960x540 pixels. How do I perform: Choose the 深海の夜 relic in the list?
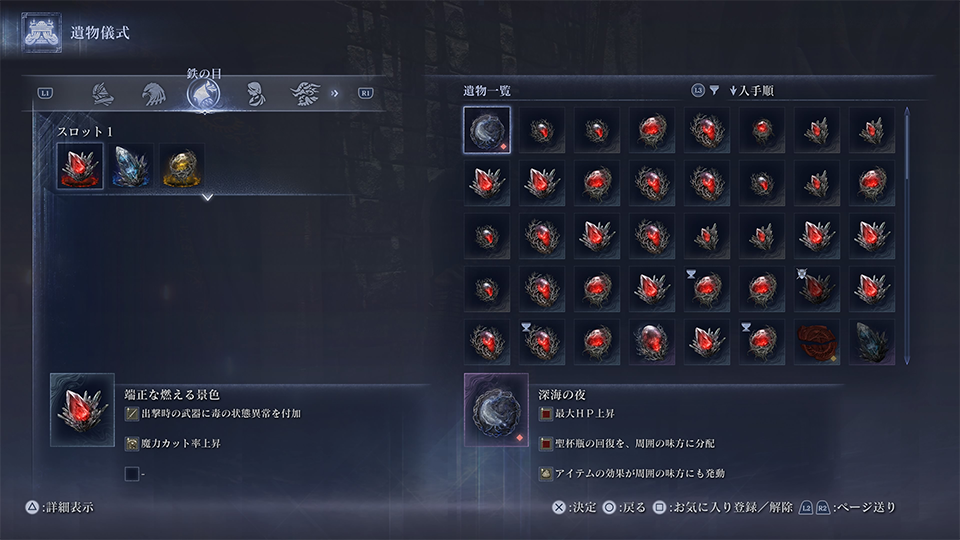[x=487, y=131]
